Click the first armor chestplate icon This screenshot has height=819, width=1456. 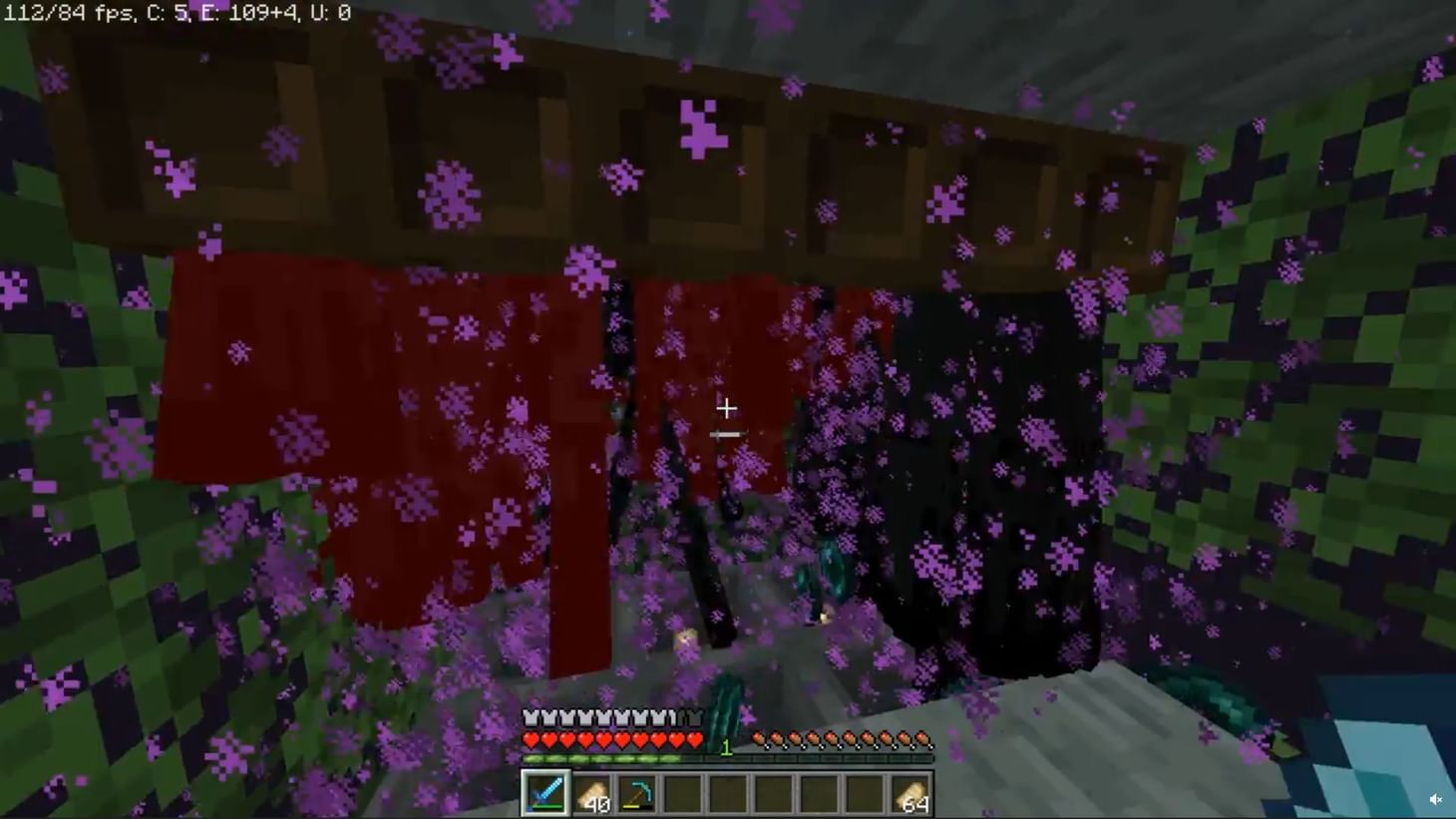pyautogui.click(x=529, y=715)
